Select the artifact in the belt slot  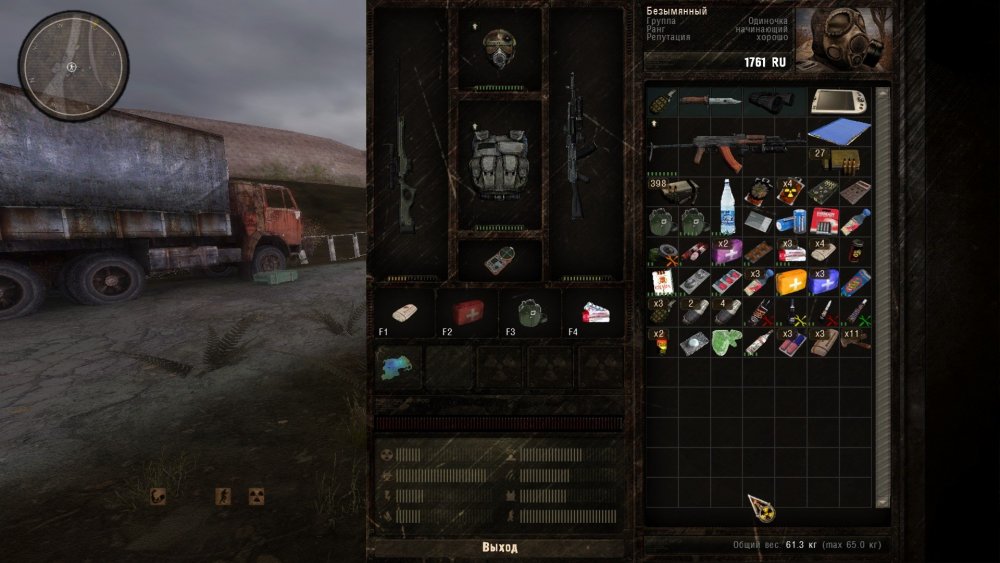[x=398, y=367]
